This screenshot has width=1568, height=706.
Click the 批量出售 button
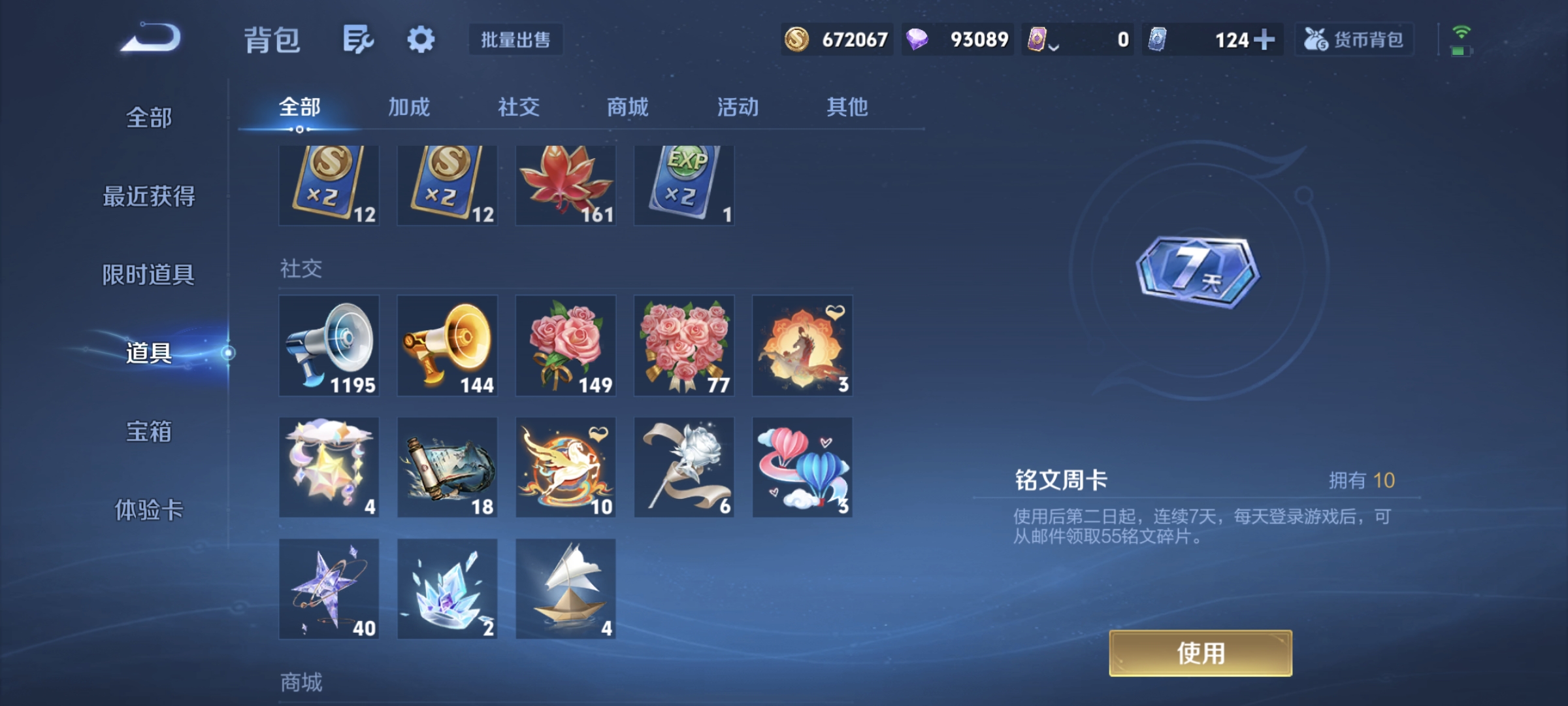pos(516,40)
